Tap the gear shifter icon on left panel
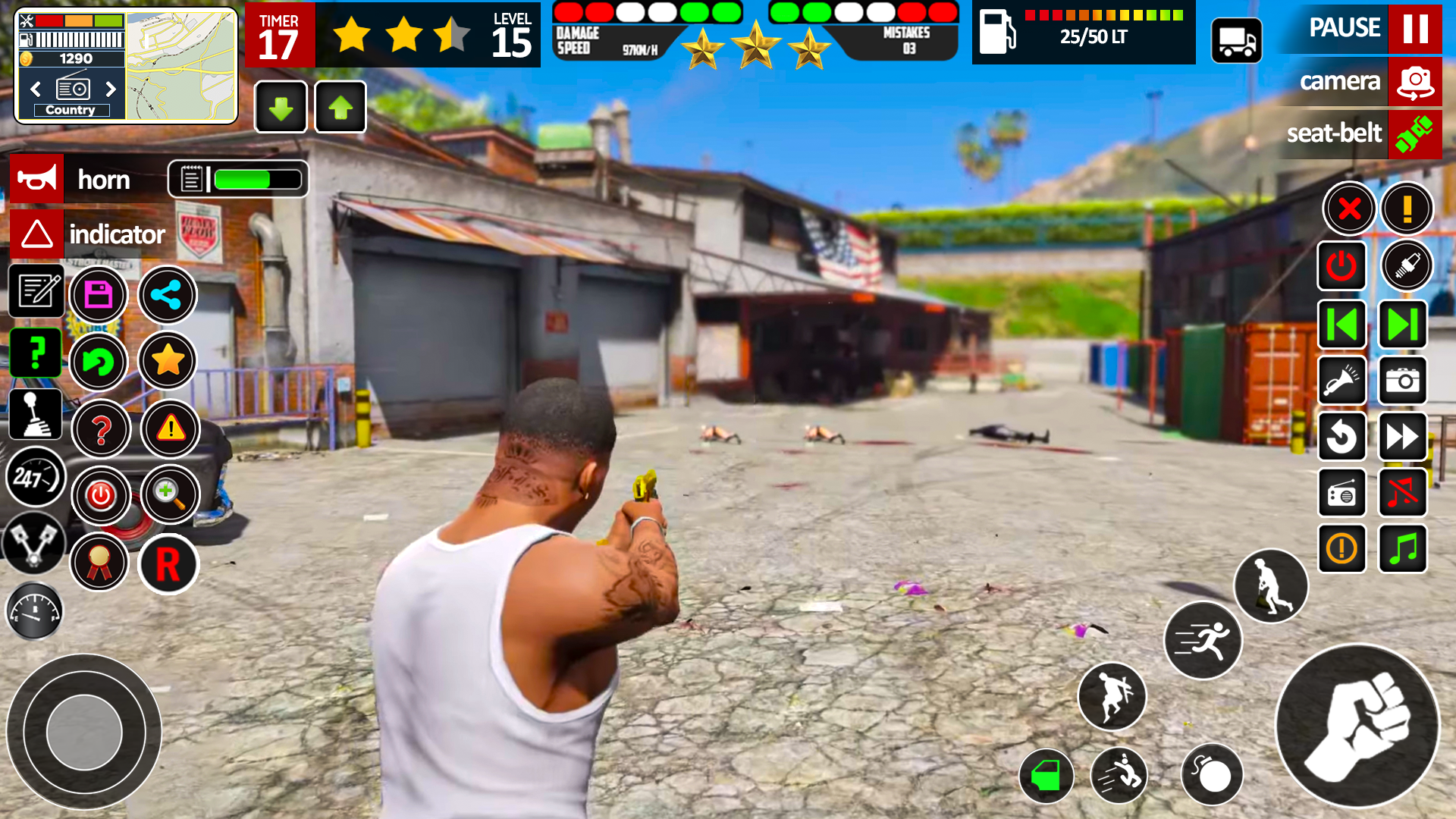The width and height of the screenshot is (1456, 819). coord(35,414)
